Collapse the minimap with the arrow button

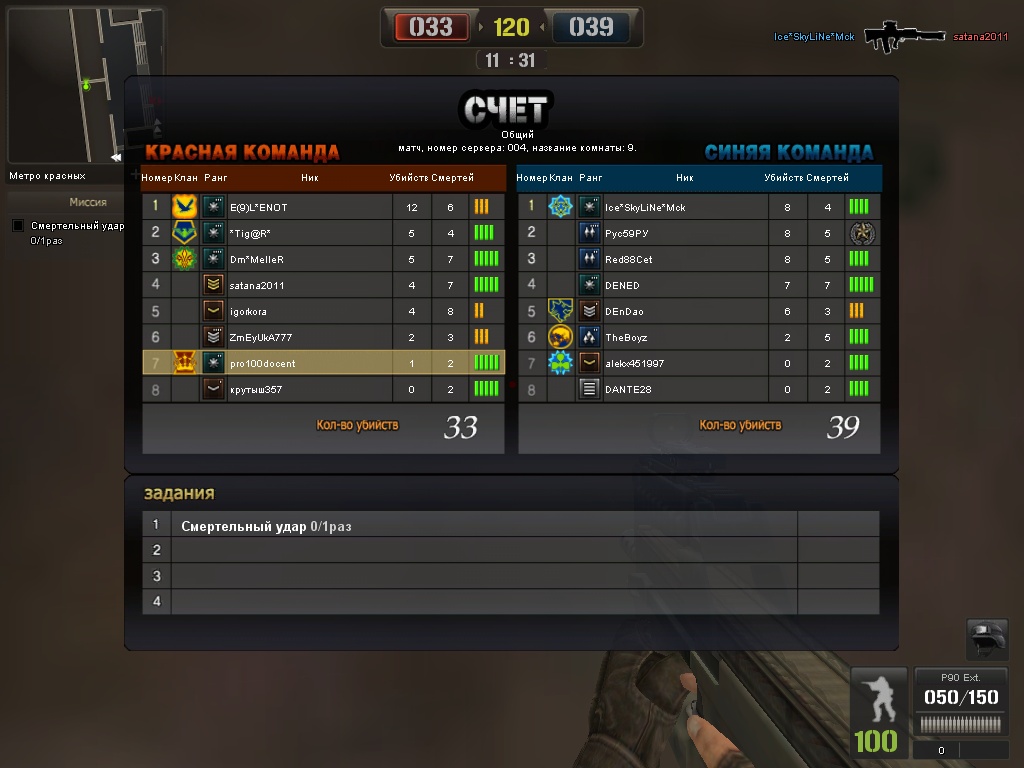116,157
